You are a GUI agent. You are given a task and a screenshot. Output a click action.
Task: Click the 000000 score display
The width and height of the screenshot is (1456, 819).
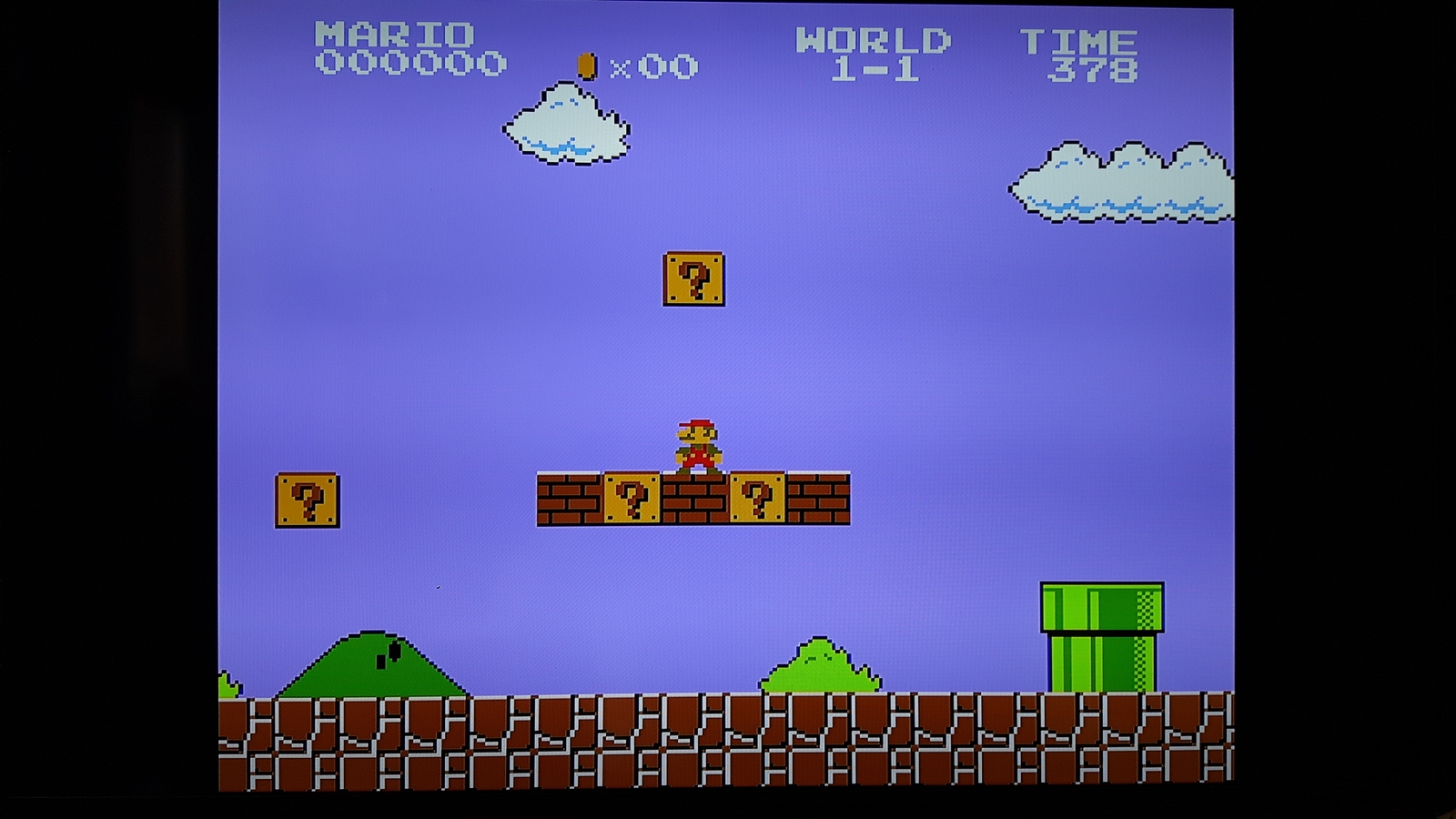coord(409,62)
